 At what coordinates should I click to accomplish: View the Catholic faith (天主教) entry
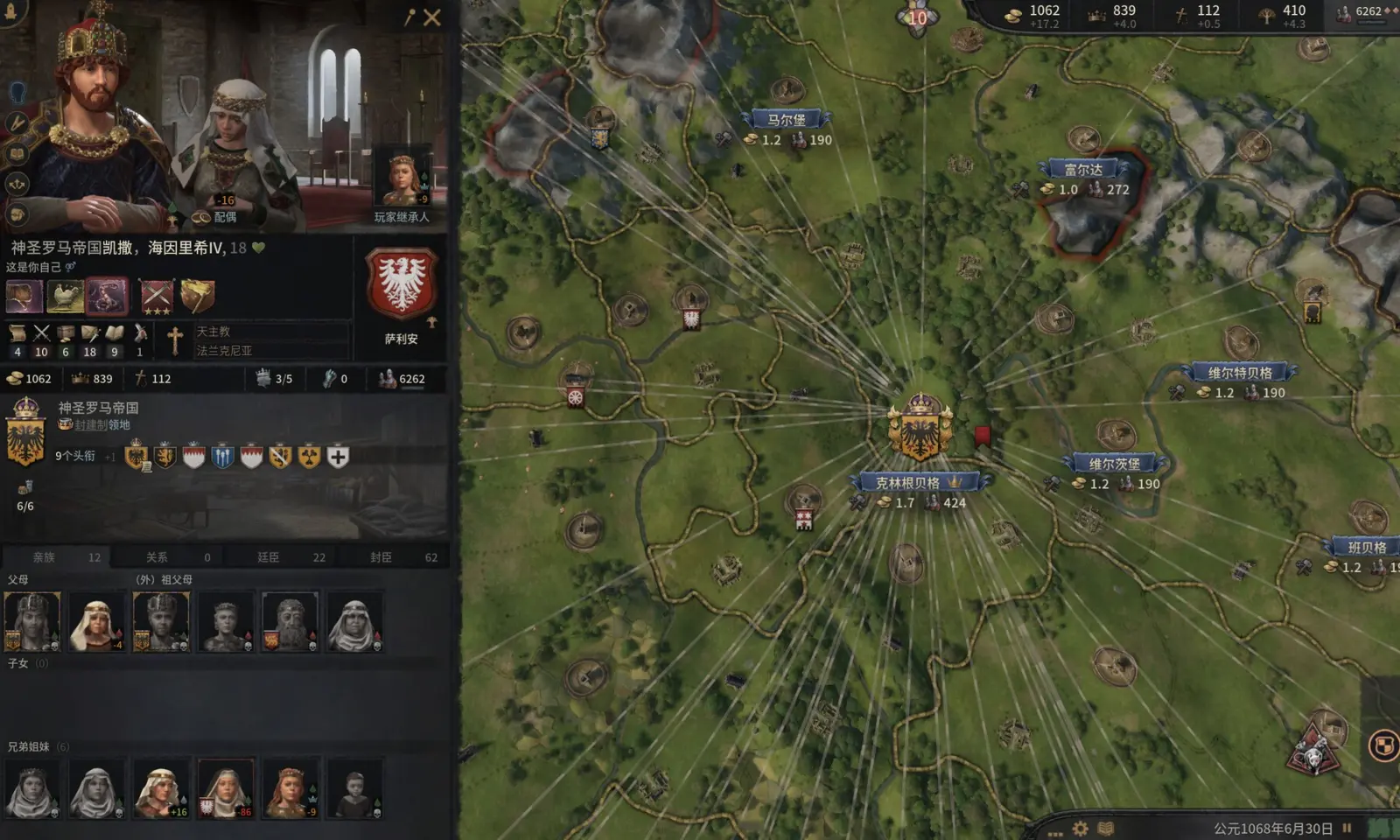[213, 332]
